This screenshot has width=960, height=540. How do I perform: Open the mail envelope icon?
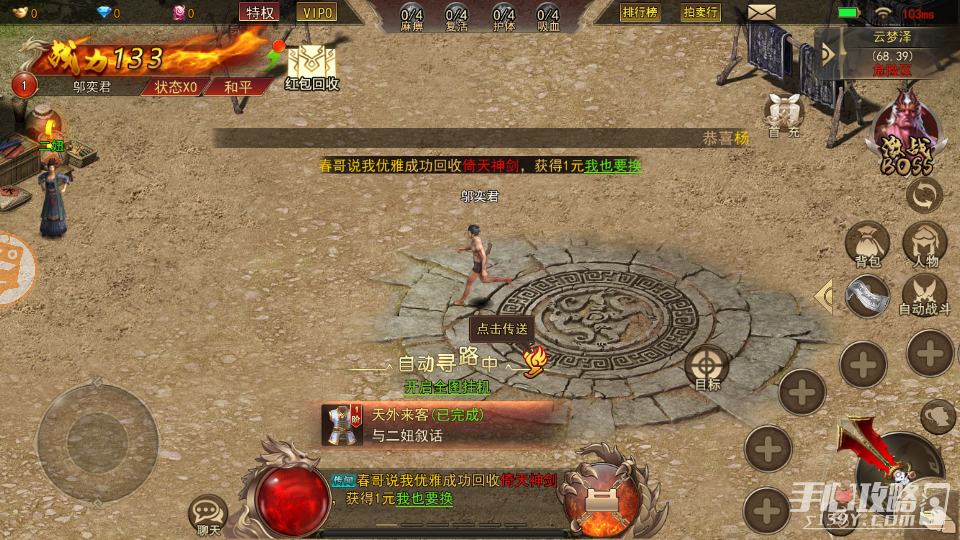pyautogui.click(x=762, y=13)
